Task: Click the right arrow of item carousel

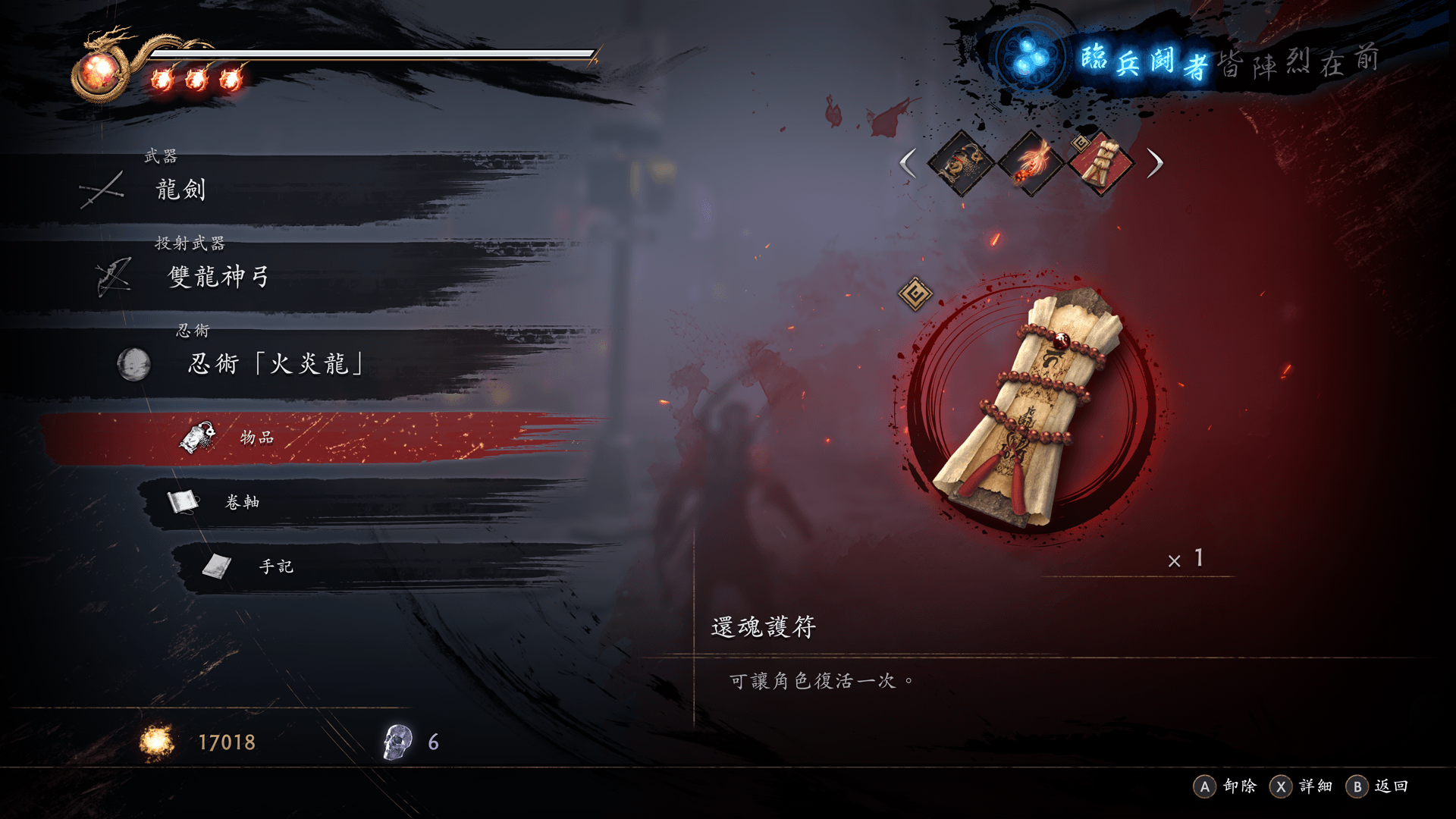Action: click(1155, 163)
